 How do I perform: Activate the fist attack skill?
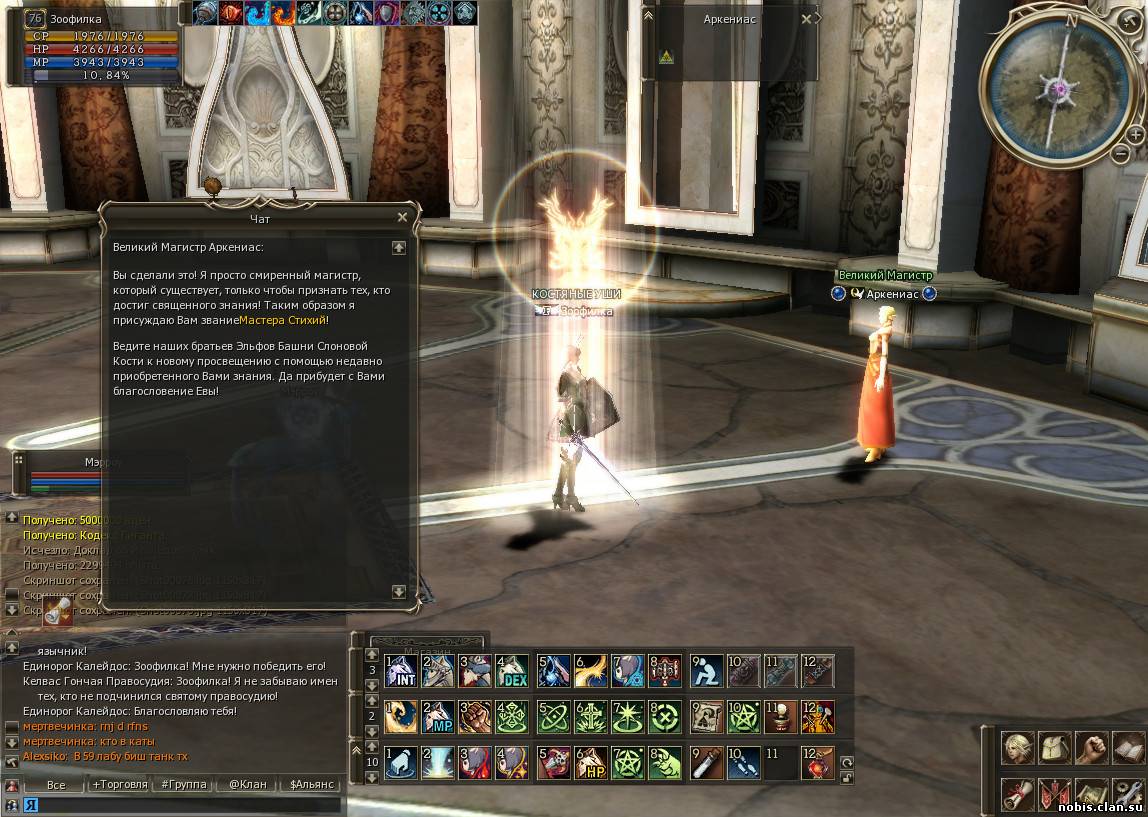pyautogui.click(x=475, y=716)
